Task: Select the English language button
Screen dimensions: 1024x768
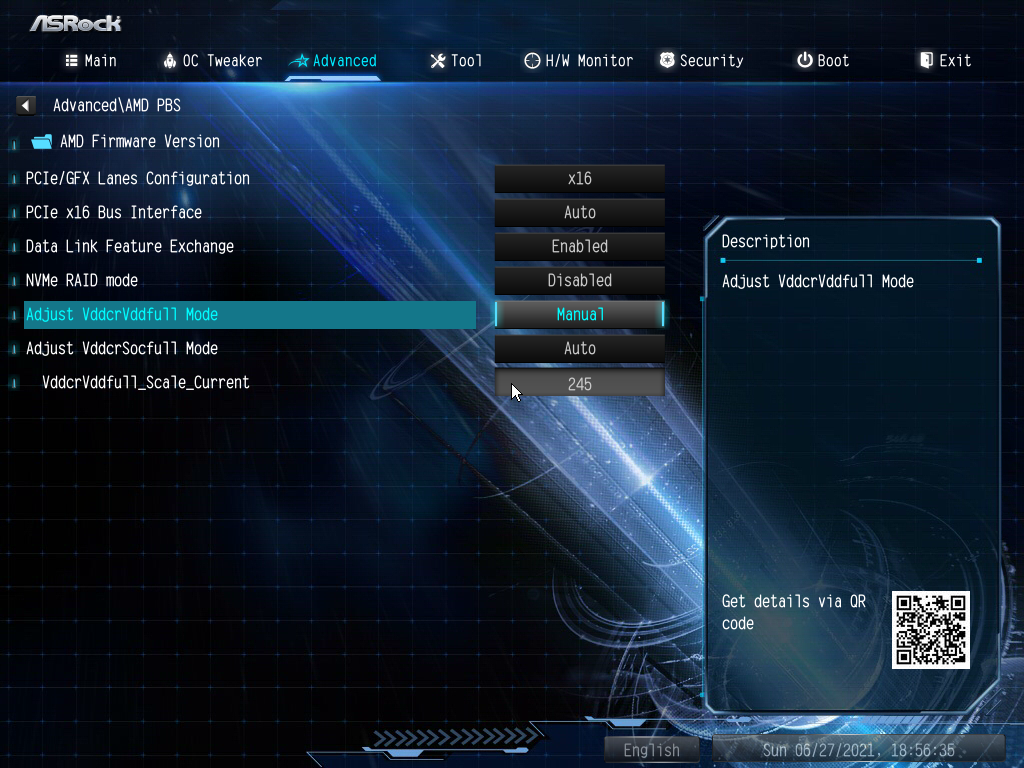Action: [651, 750]
